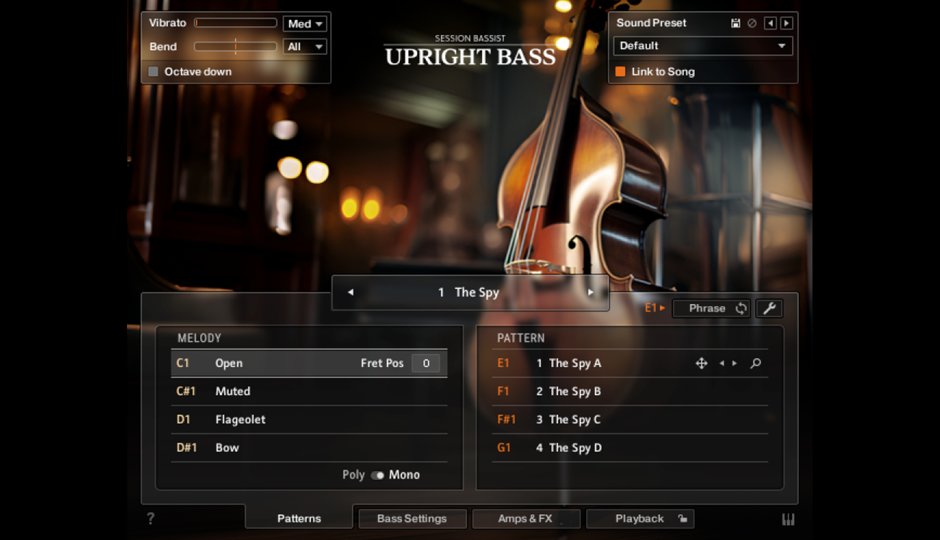Toggle the Link to Song checkbox

620,72
